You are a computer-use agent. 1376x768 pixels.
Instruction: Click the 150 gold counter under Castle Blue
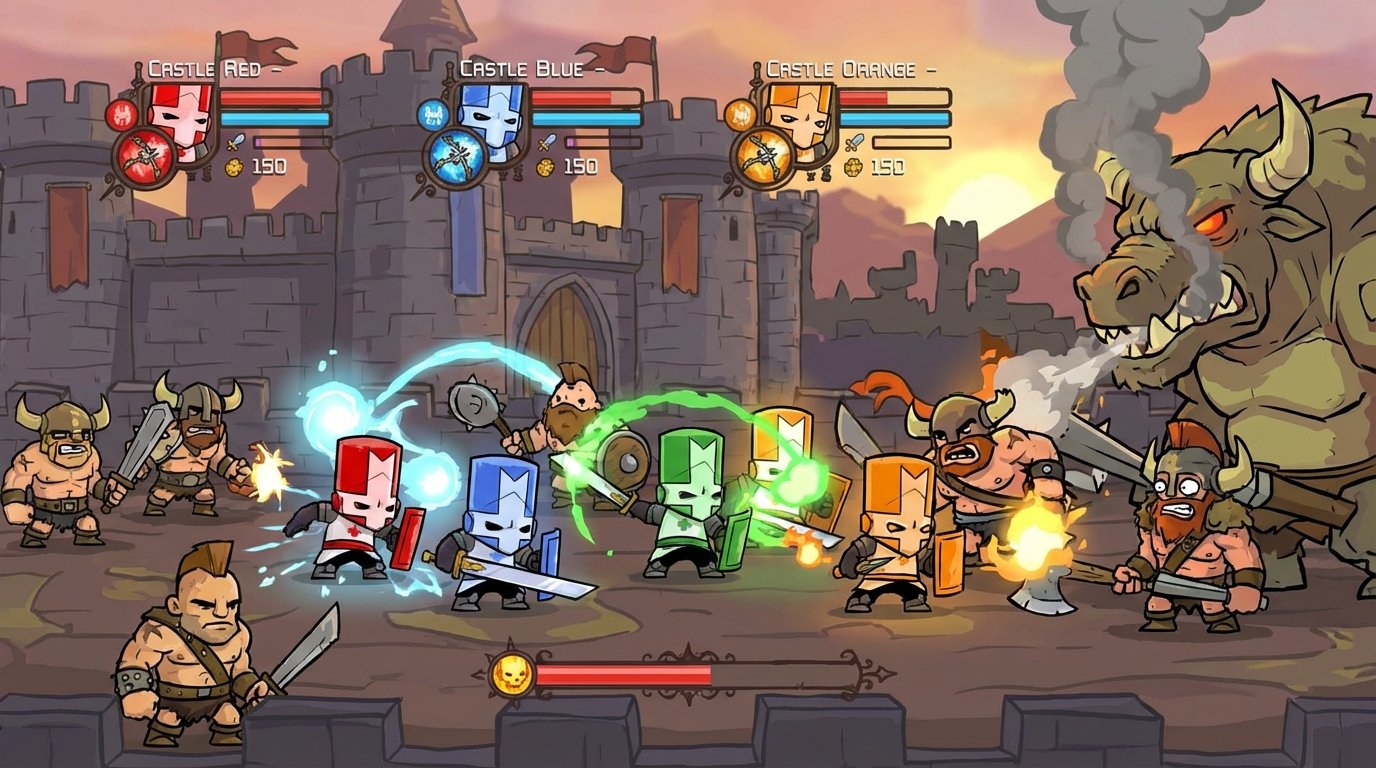click(x=580, y=166)
